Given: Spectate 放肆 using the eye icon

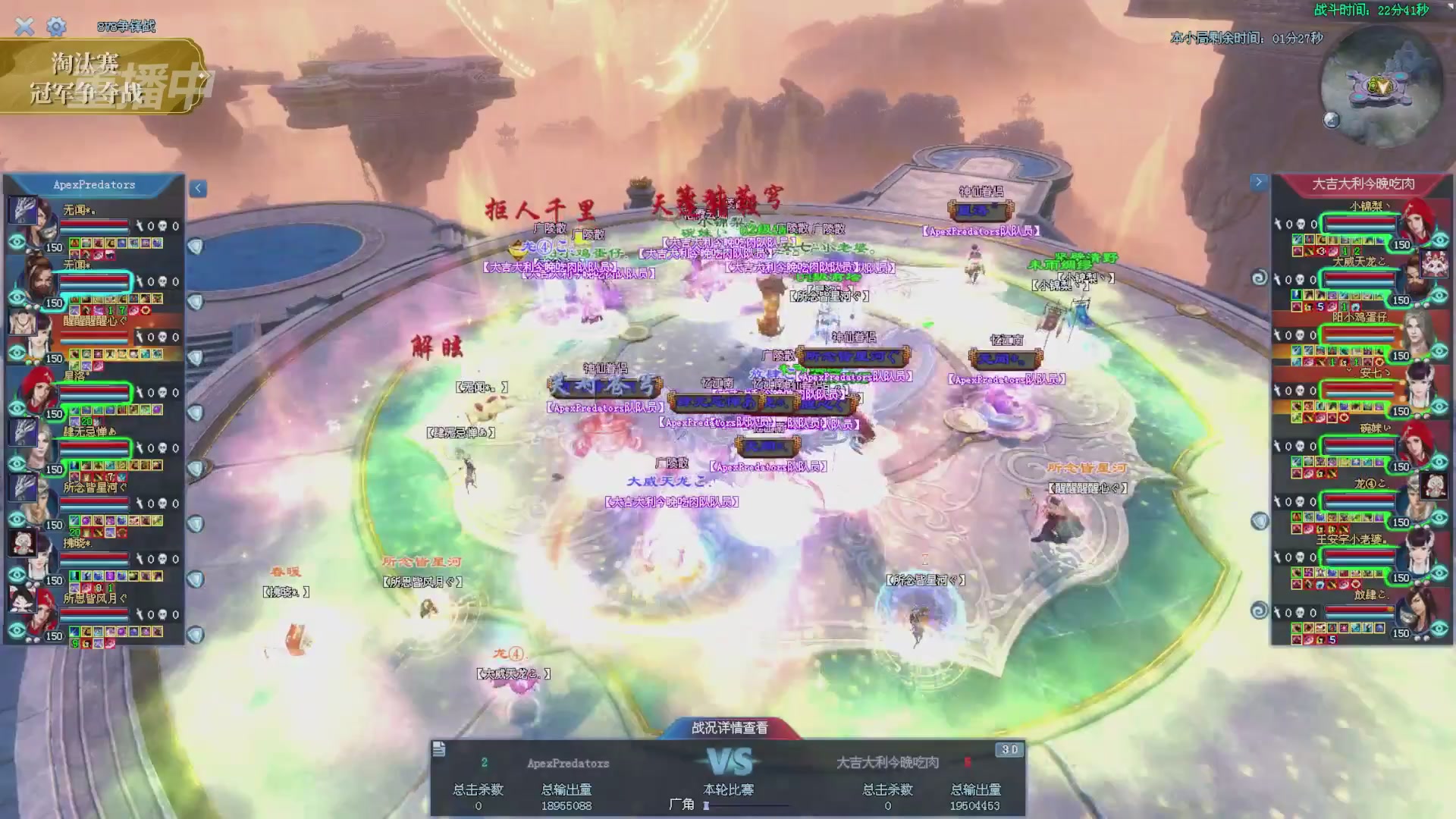Looking at the screenshot, I should [1439, 629].
